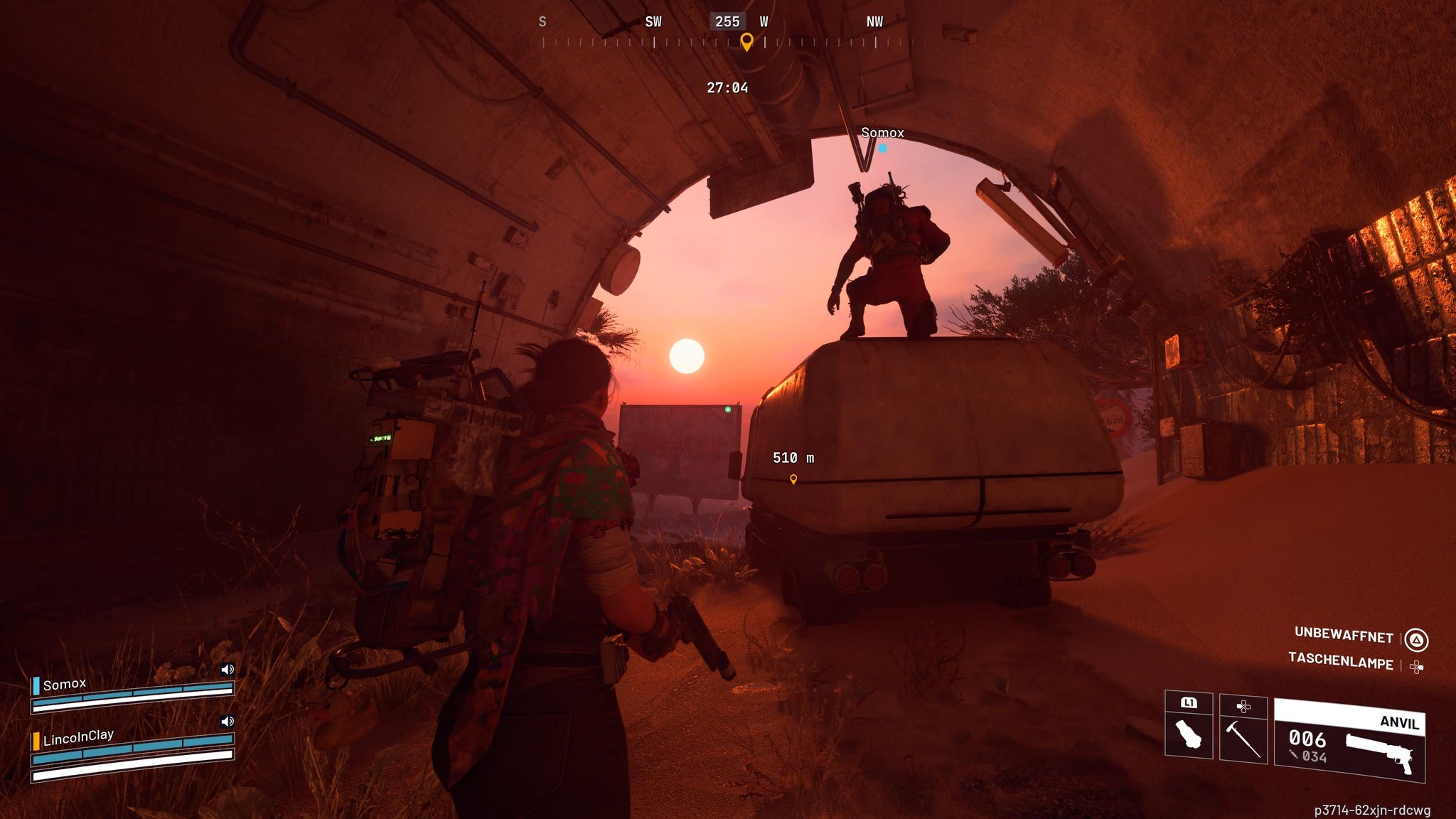Click the blue teammate dot under the floating Somox tag
This screenshot has height=819, width=1456.
click(x=882, y=148)
